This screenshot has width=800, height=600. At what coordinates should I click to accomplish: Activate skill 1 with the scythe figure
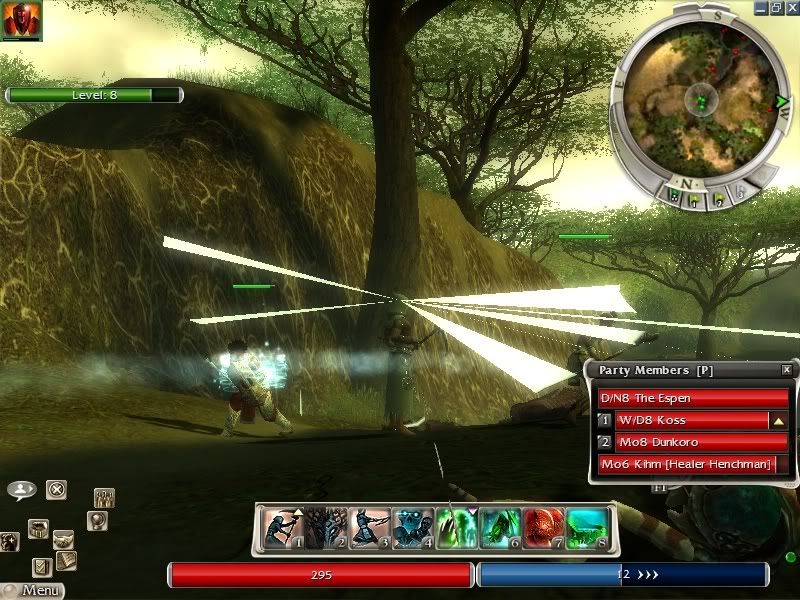(x=282, y=528)
